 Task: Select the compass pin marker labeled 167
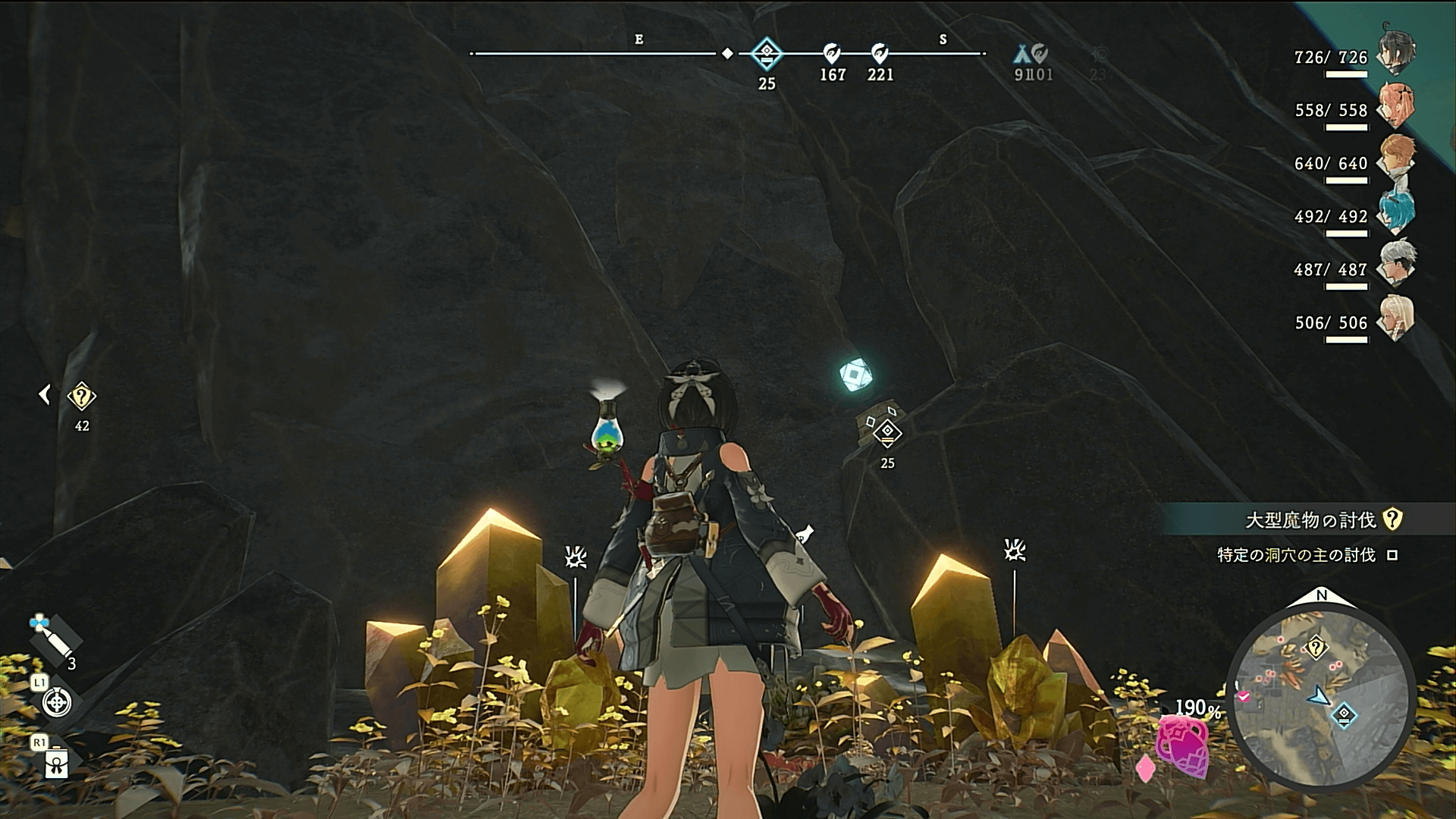(x=832, y=54)
